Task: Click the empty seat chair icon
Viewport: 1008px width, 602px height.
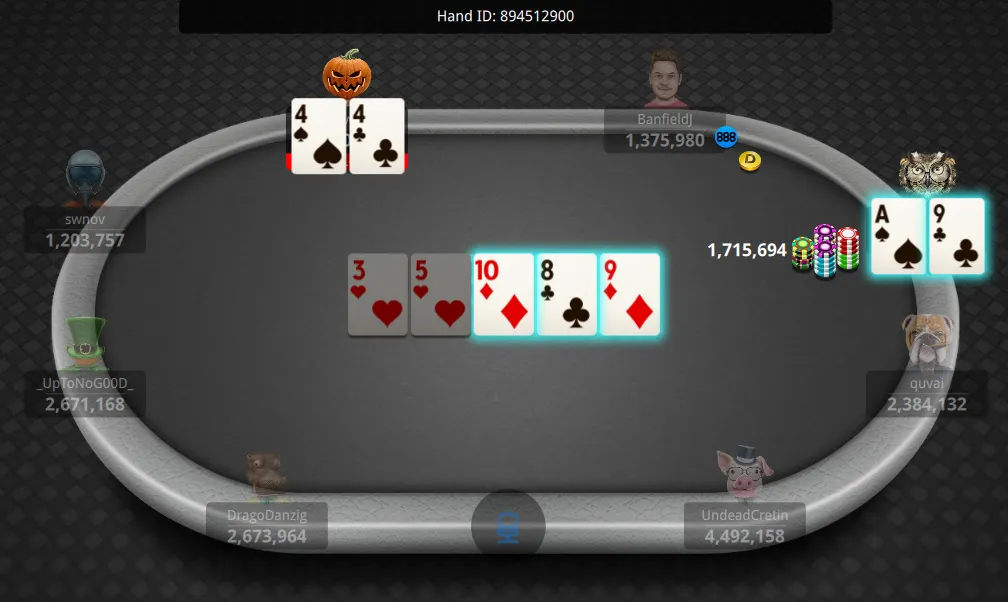Action: (x=508, y=524)
